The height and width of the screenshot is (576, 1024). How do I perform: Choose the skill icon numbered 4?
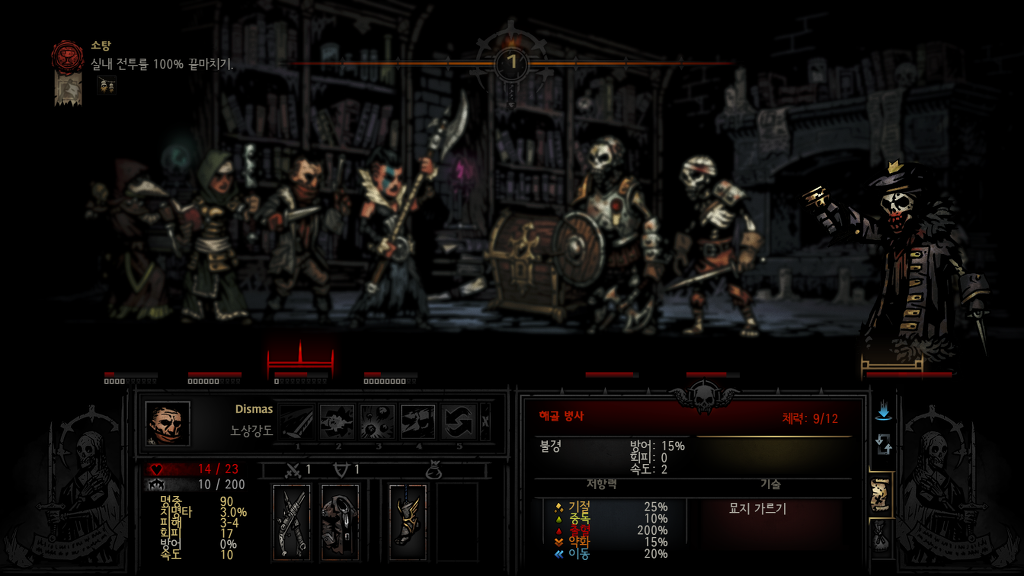418,421
